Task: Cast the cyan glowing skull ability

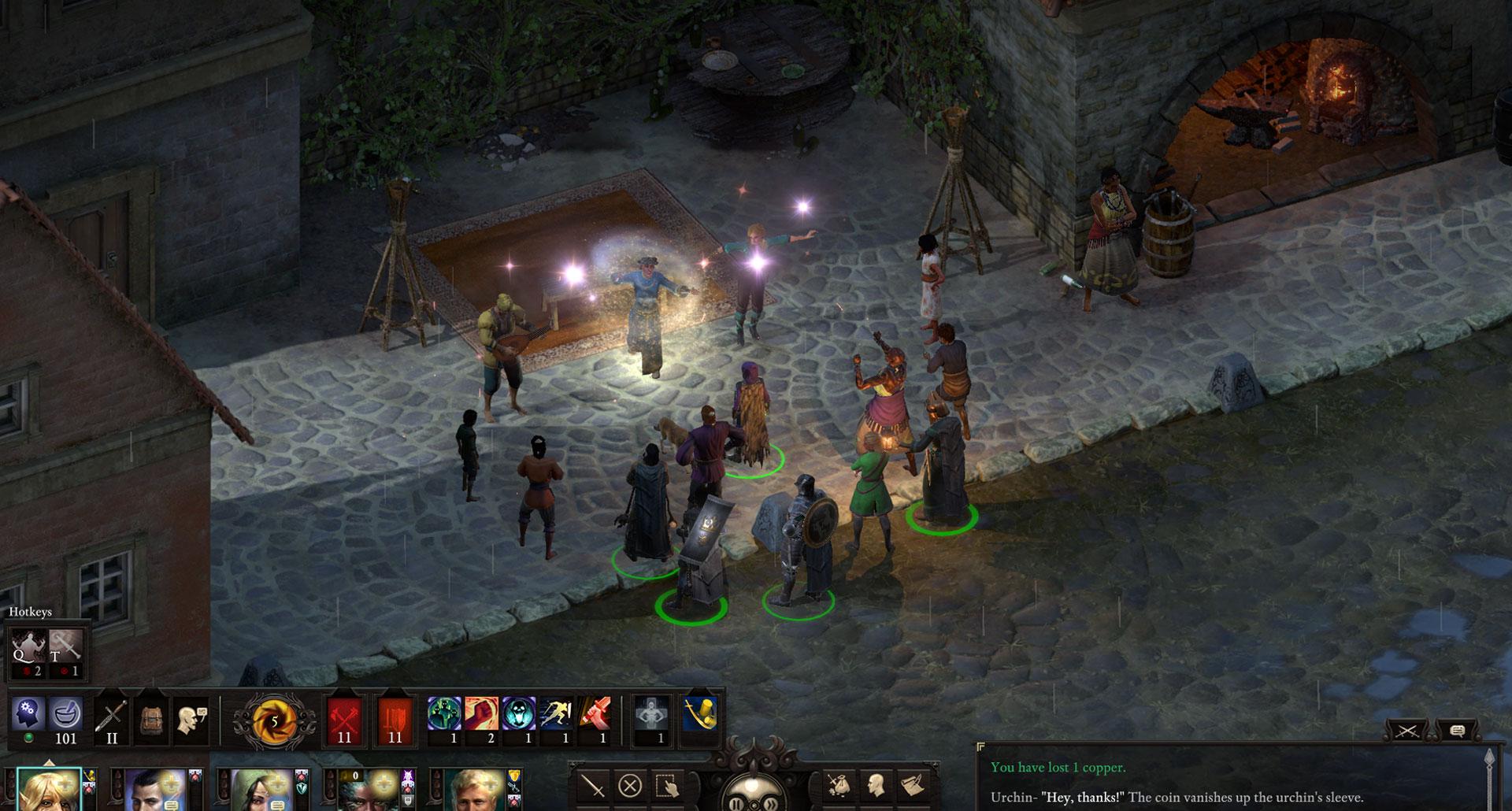Action: pyautogui.click(x=519, y=715)
